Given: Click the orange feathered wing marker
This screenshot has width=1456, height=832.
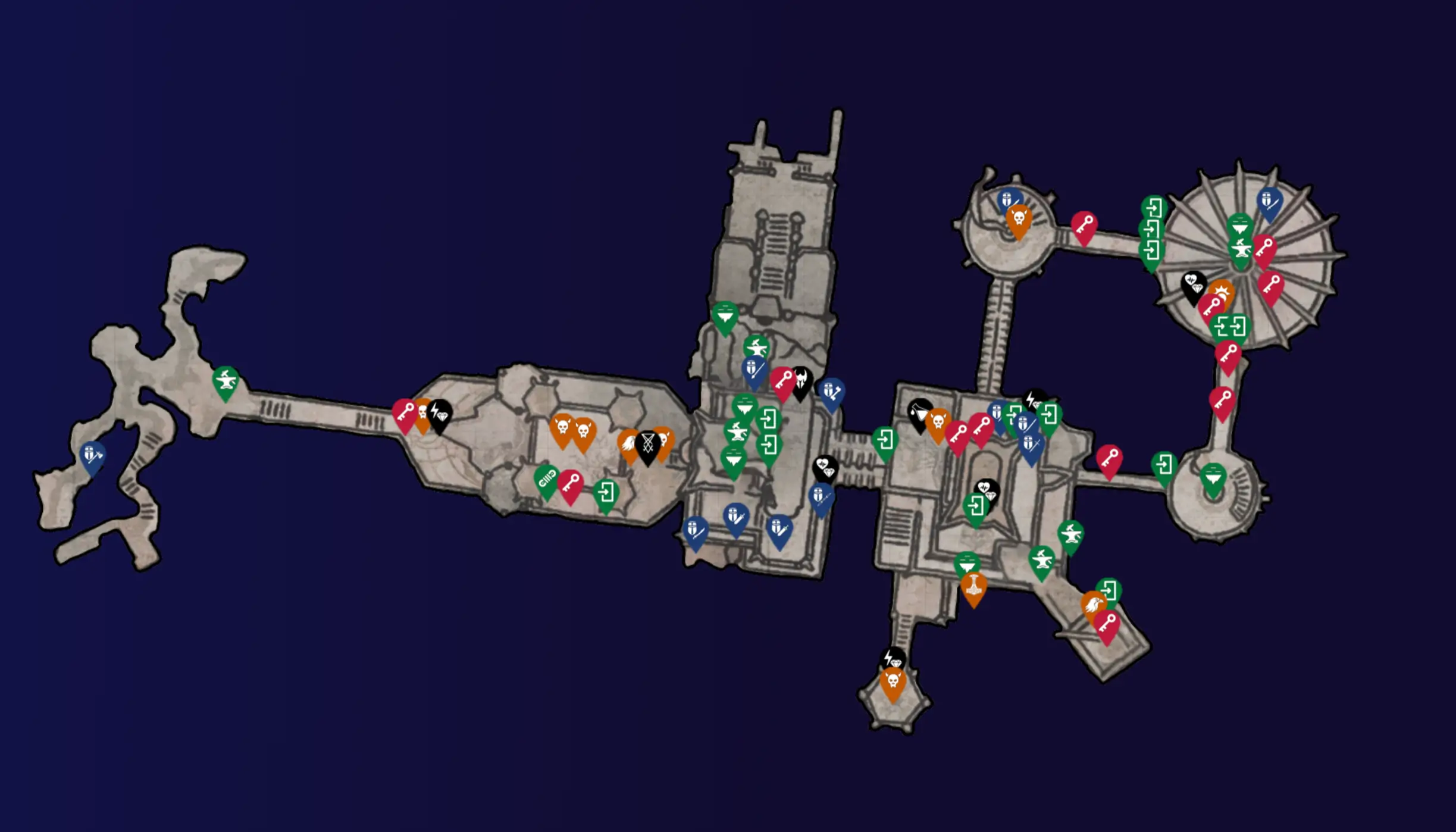Looking at the screenshot, I should click(x=628, y=443).
